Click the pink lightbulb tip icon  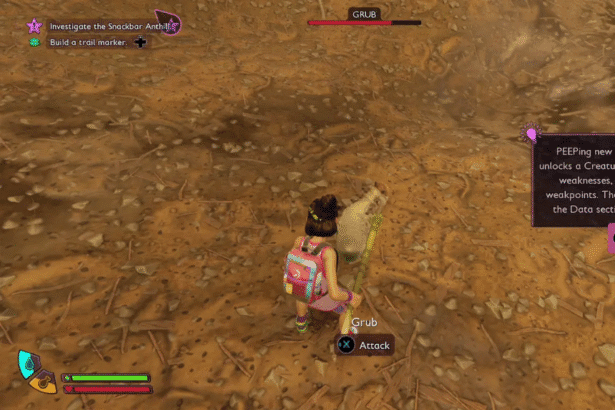coord(531,133)
